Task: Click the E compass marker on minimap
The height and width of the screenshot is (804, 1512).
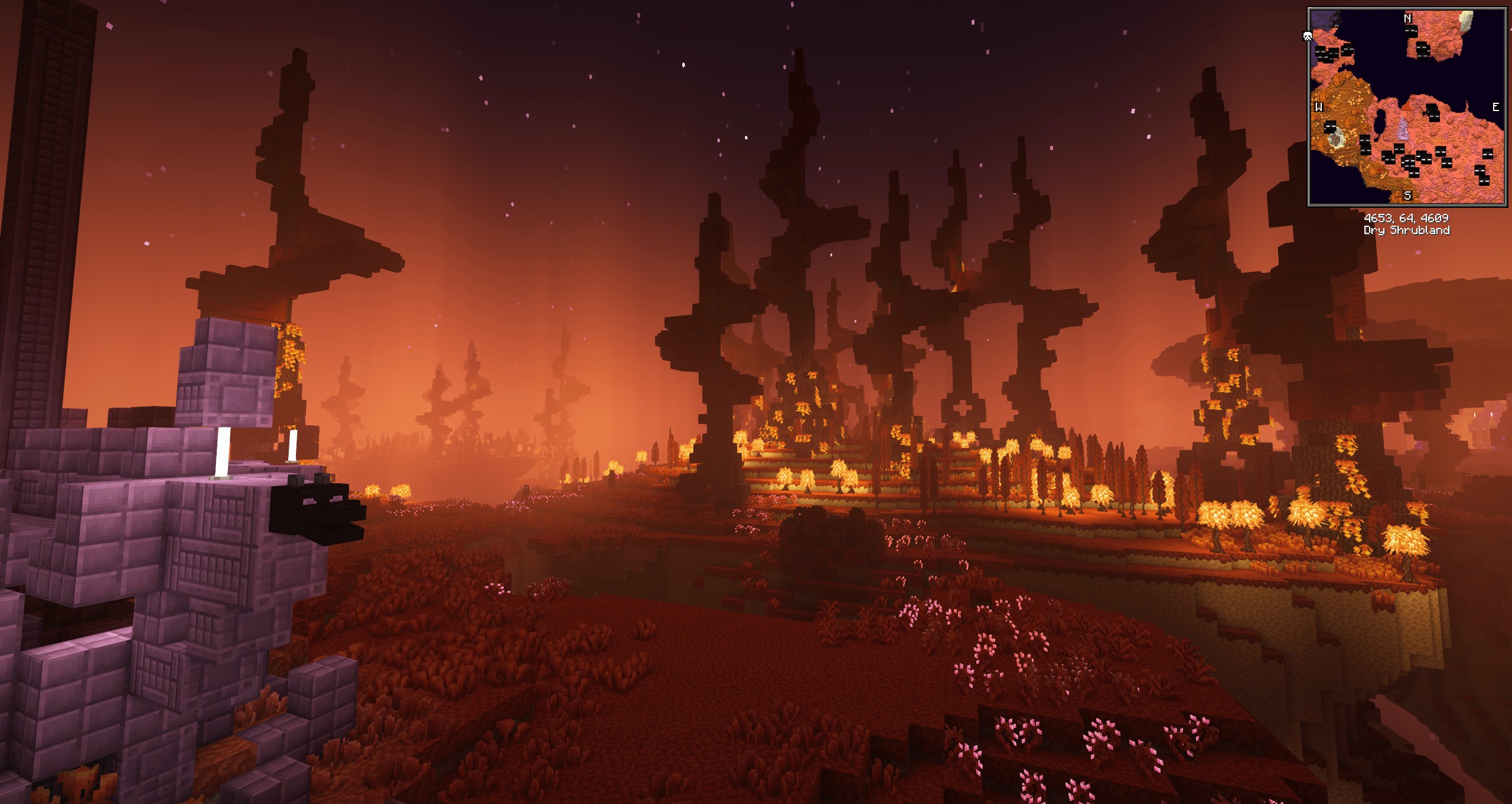Action: pos(1495,107)
